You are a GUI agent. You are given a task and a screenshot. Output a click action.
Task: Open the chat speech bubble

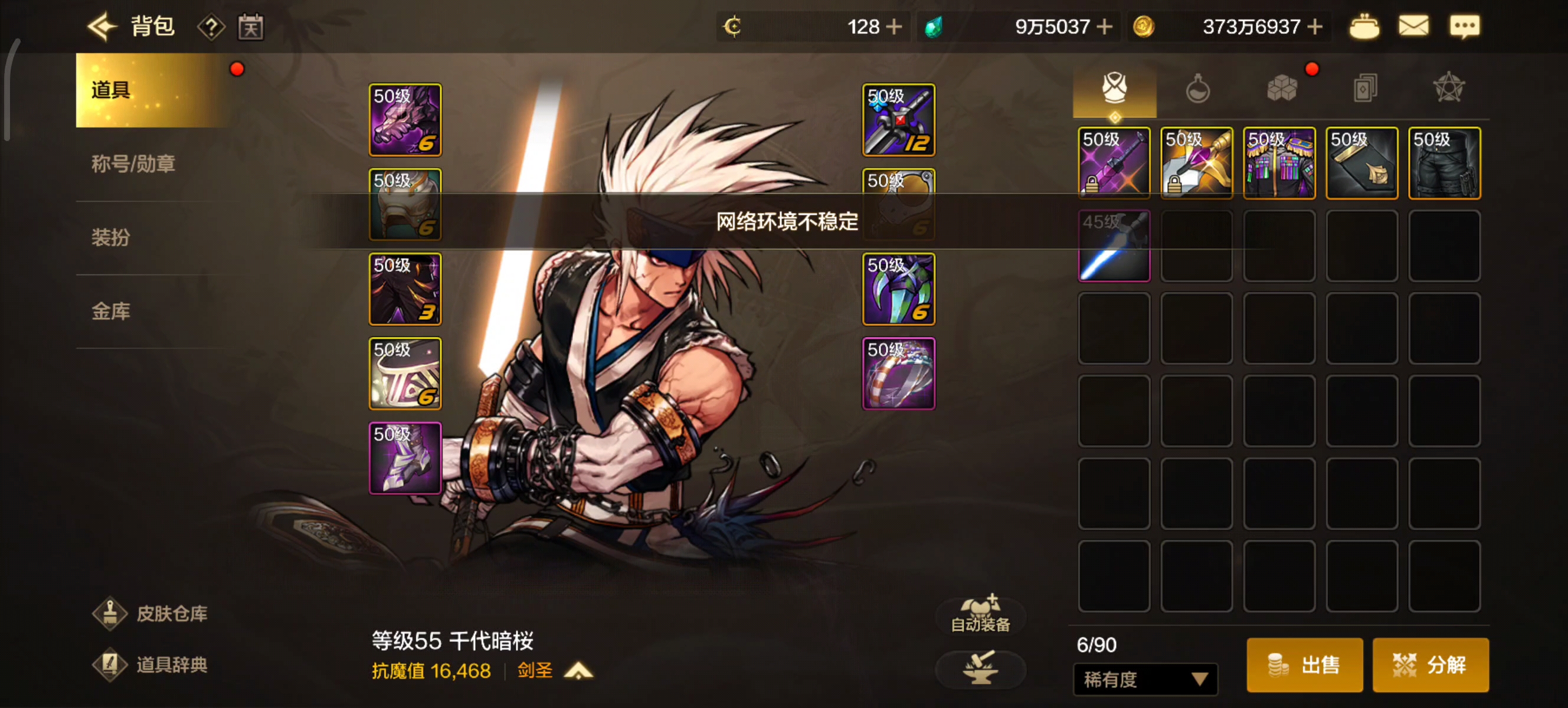1465,26
